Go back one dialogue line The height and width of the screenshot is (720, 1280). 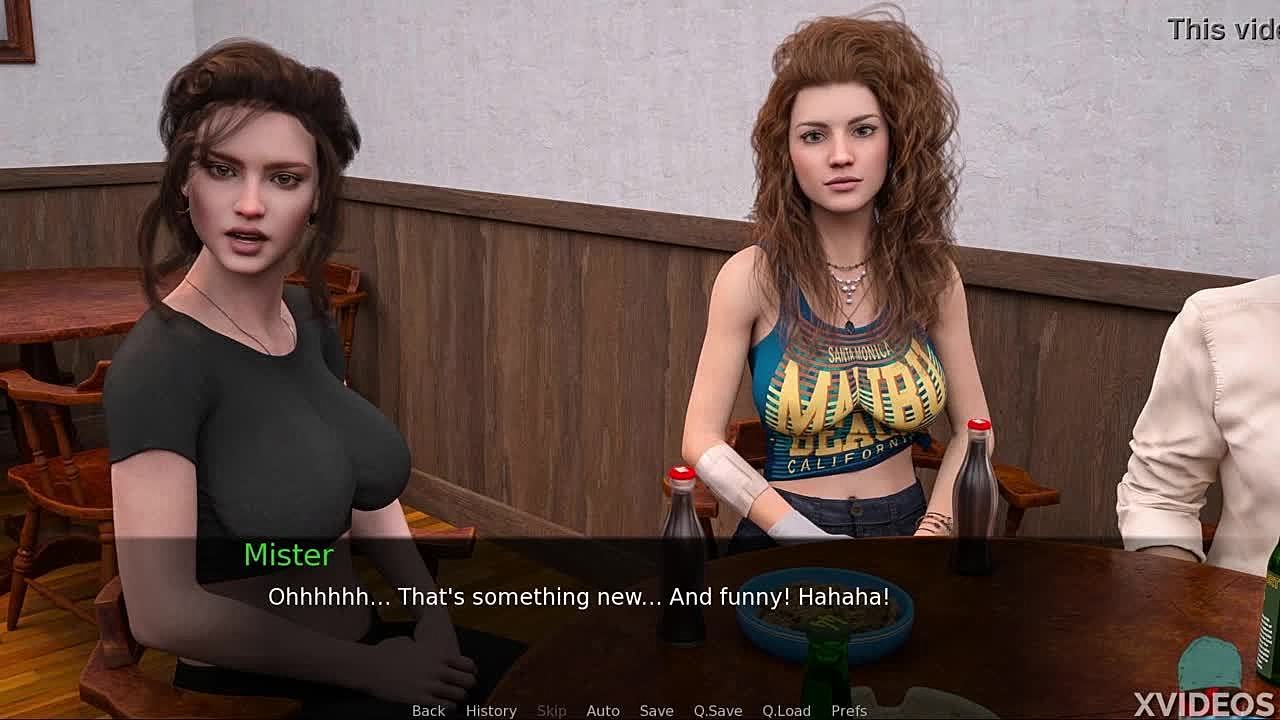coord(428,710)
